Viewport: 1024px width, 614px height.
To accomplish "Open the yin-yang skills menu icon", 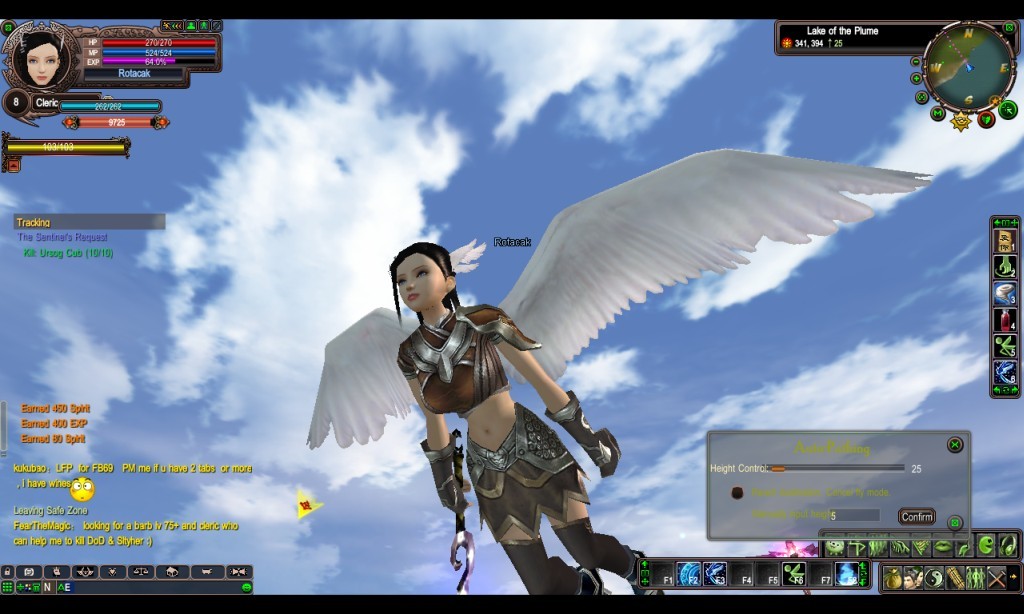I will (932, 577).
